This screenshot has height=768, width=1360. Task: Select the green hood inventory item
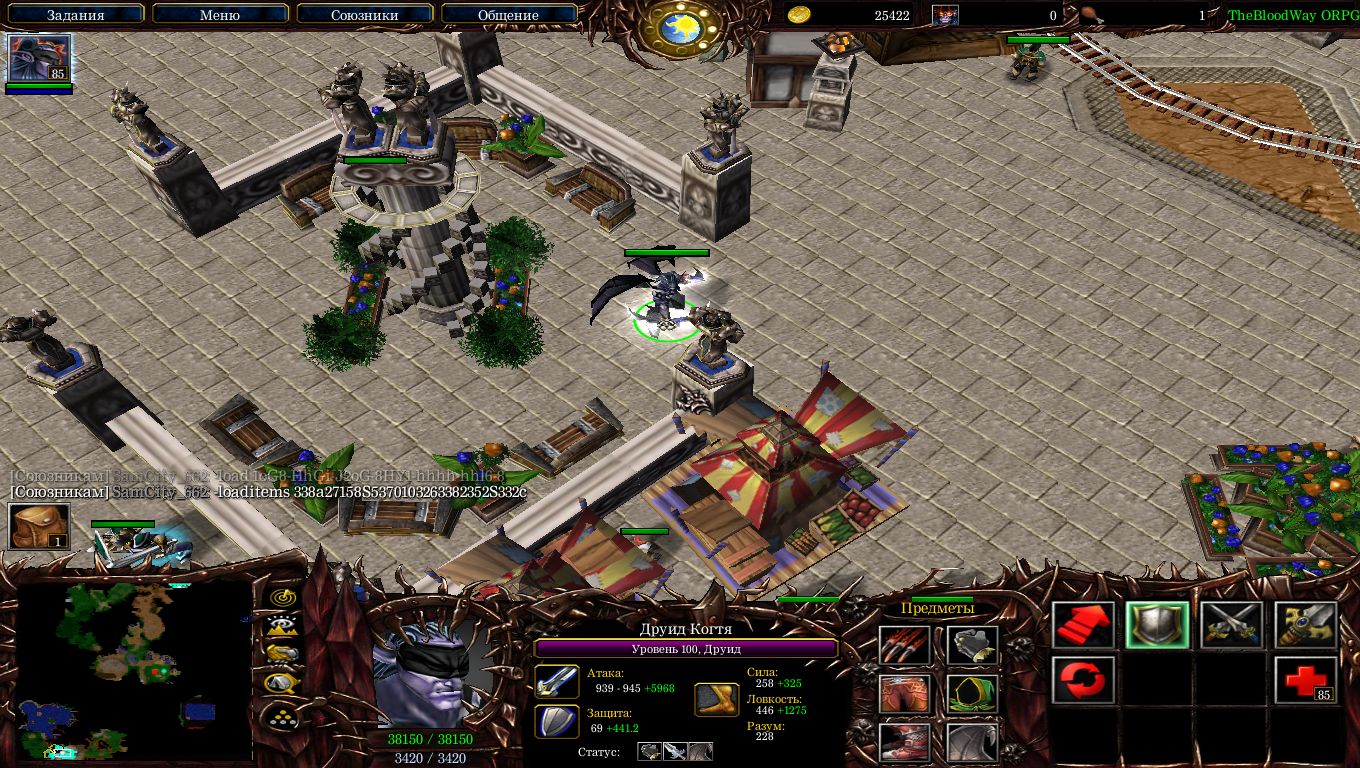pyautogui.click(x=972, y=694)
